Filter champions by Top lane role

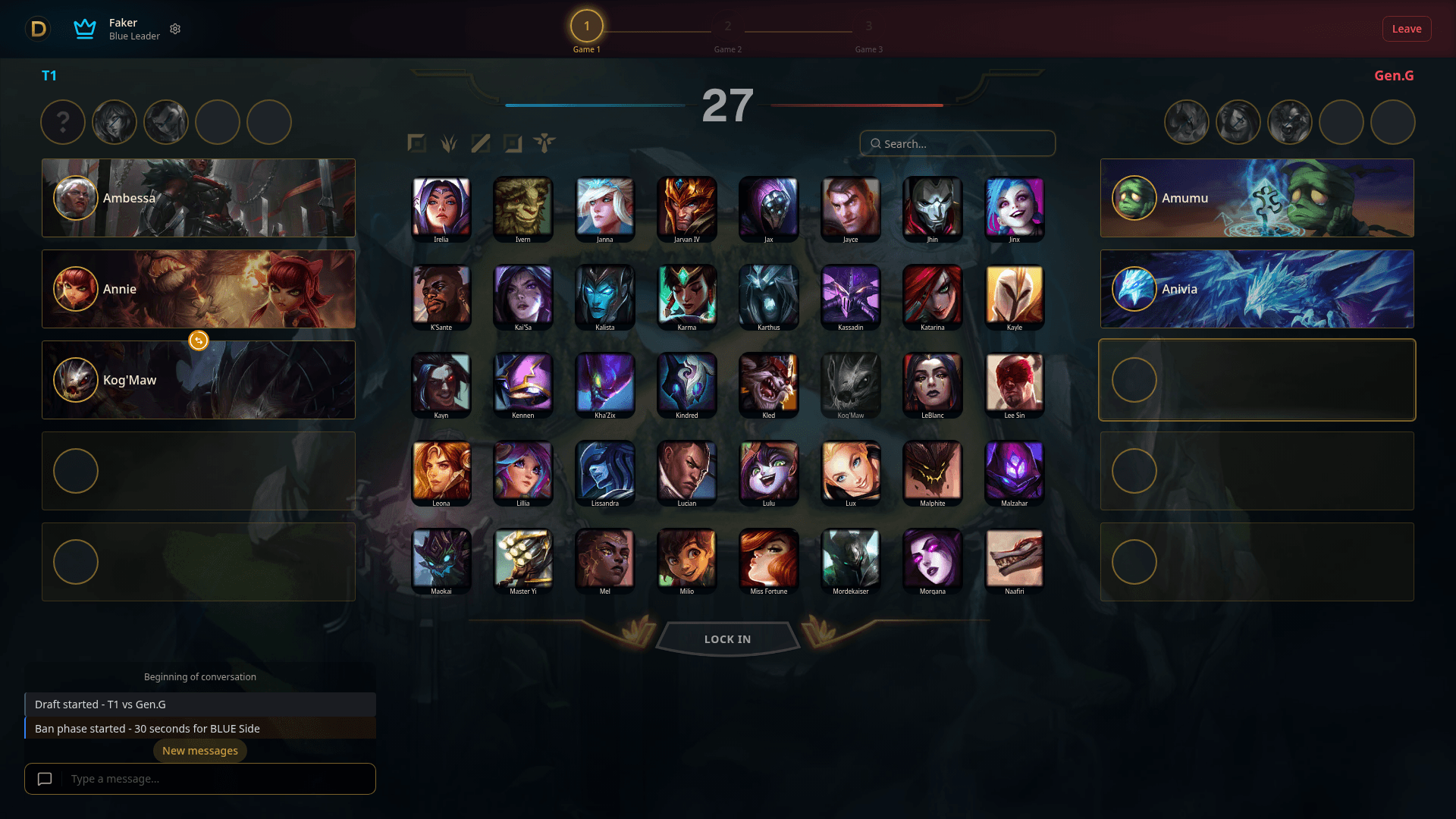pos(416,143)
